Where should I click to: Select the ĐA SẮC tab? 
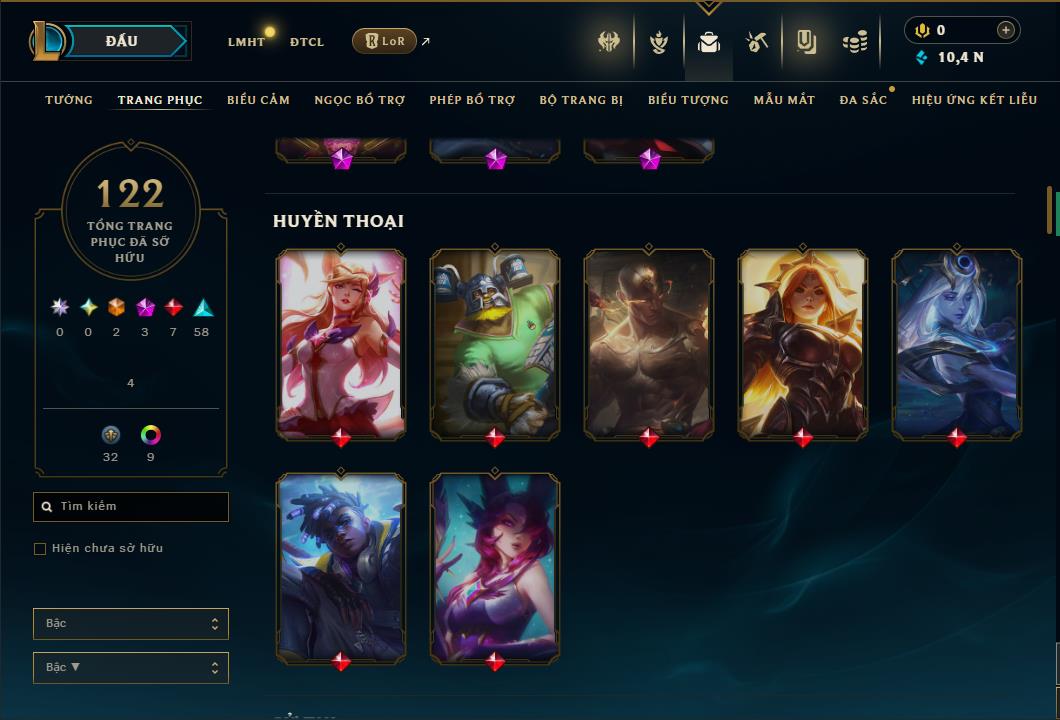tap(863, 100)
